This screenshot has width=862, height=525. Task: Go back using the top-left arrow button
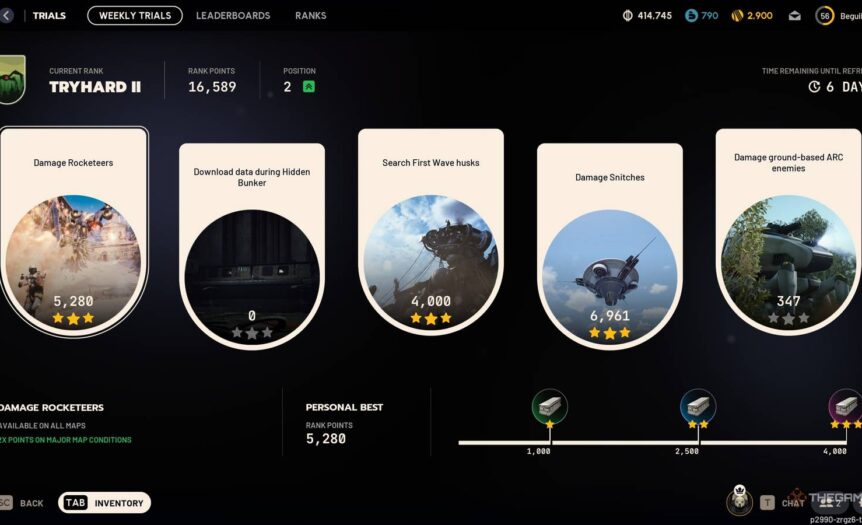click(7, 16)
